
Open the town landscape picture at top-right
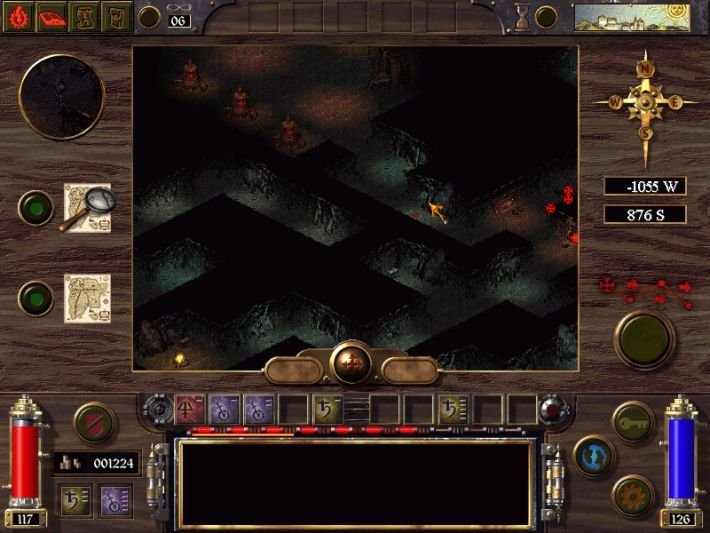click(617, 17)
